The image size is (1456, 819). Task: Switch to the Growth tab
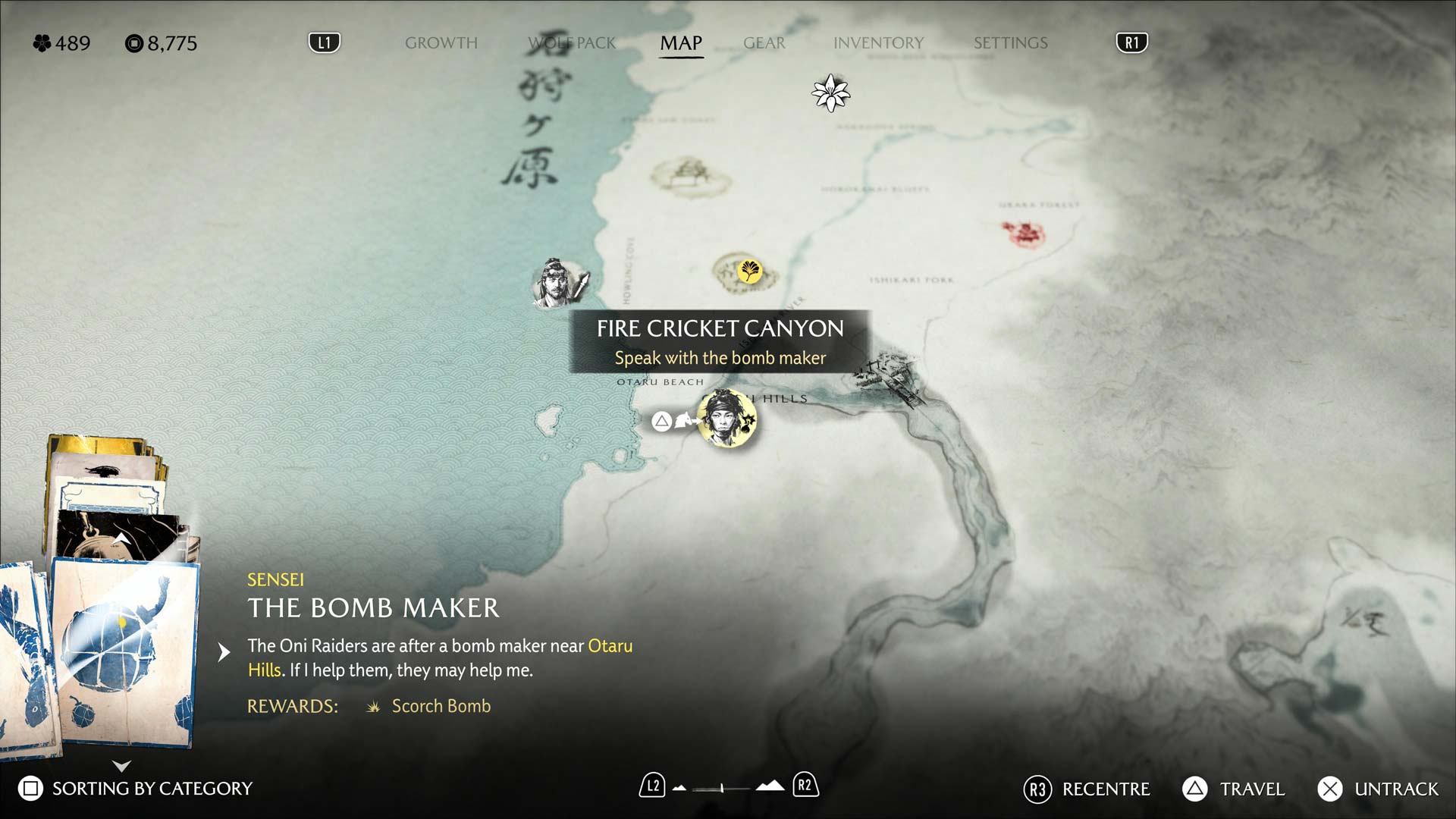coord(441,43)
